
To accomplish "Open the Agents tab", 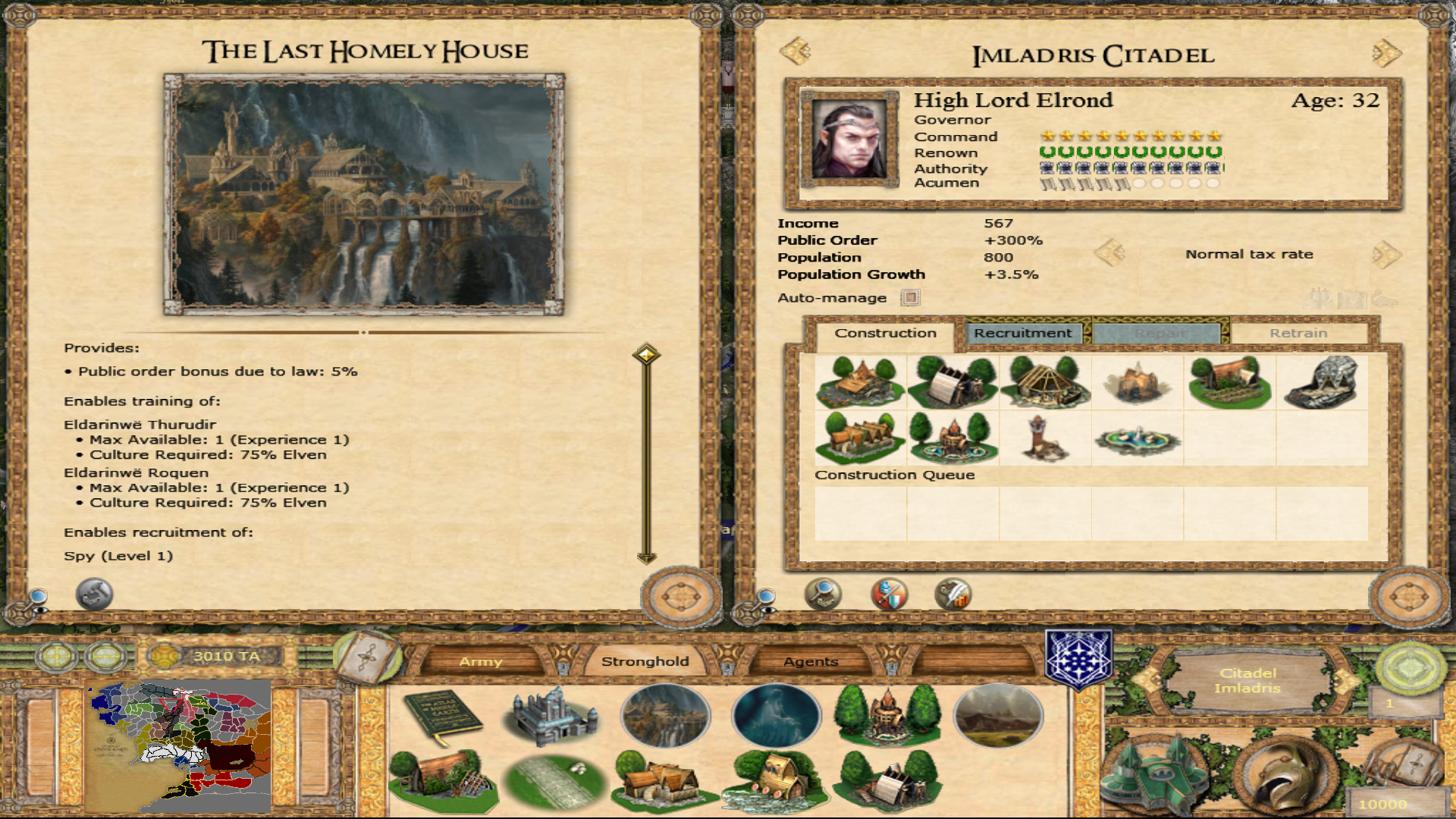I will (811, 661).
